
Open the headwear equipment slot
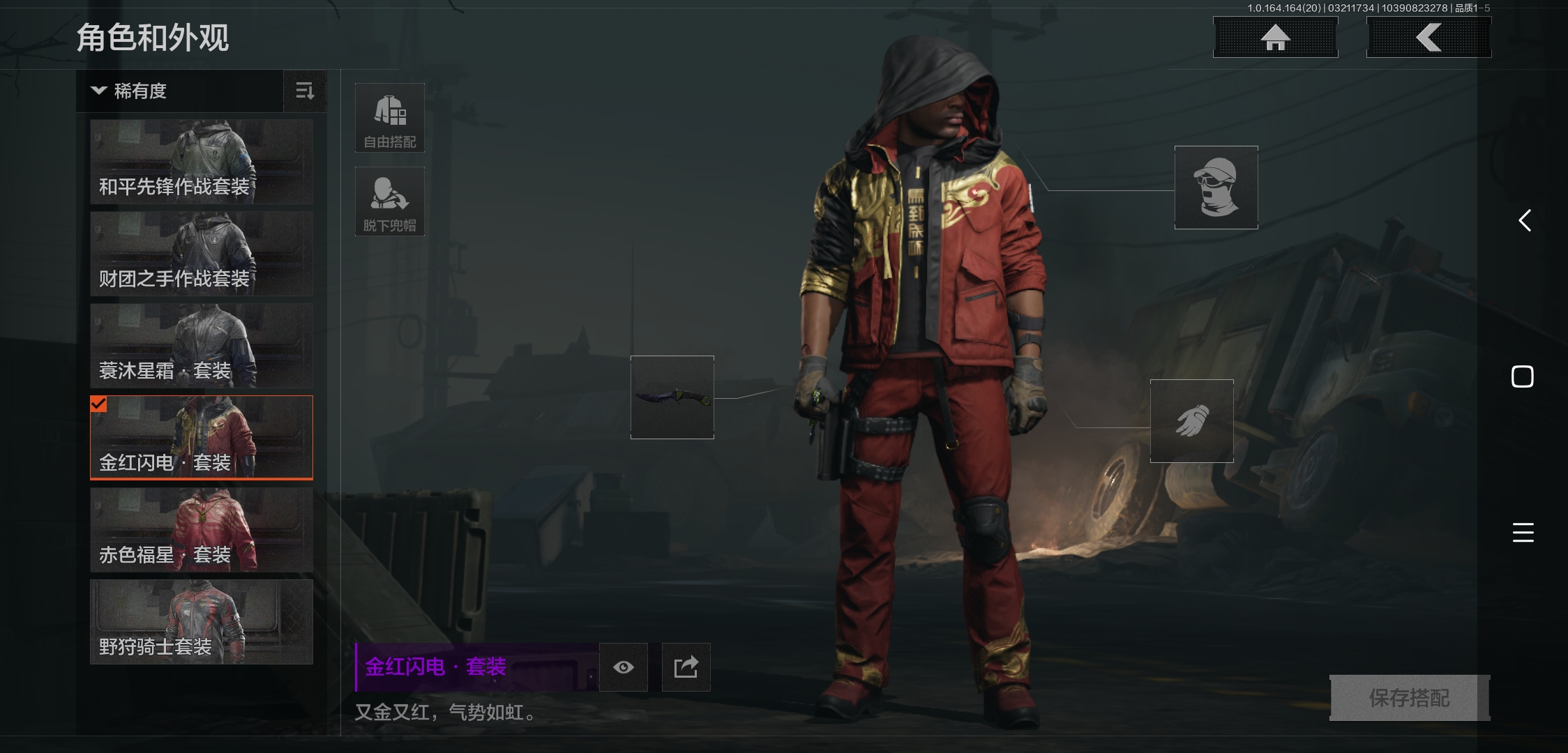1216,188
